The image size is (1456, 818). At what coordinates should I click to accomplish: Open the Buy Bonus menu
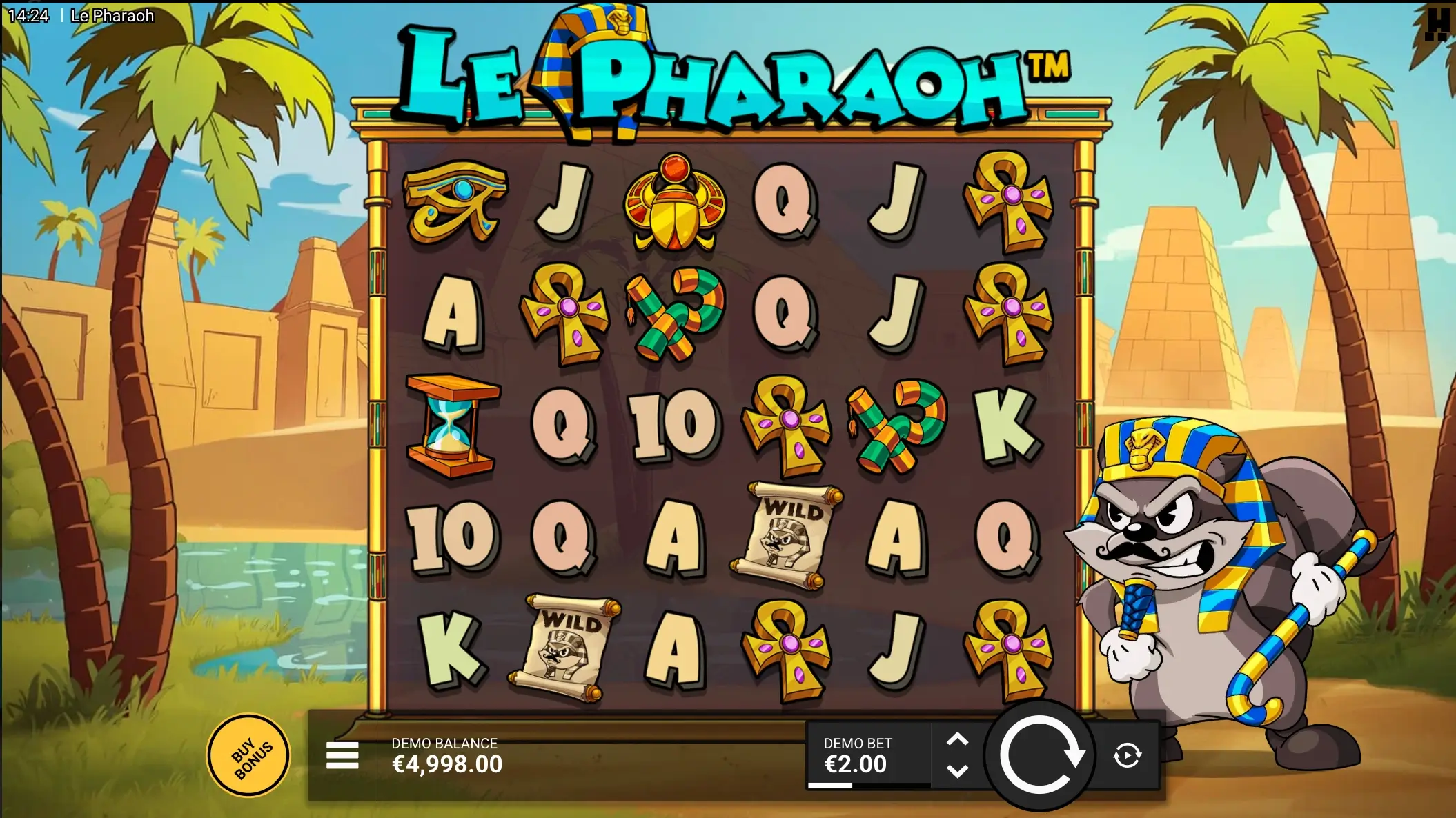click(x=248, y=754)
